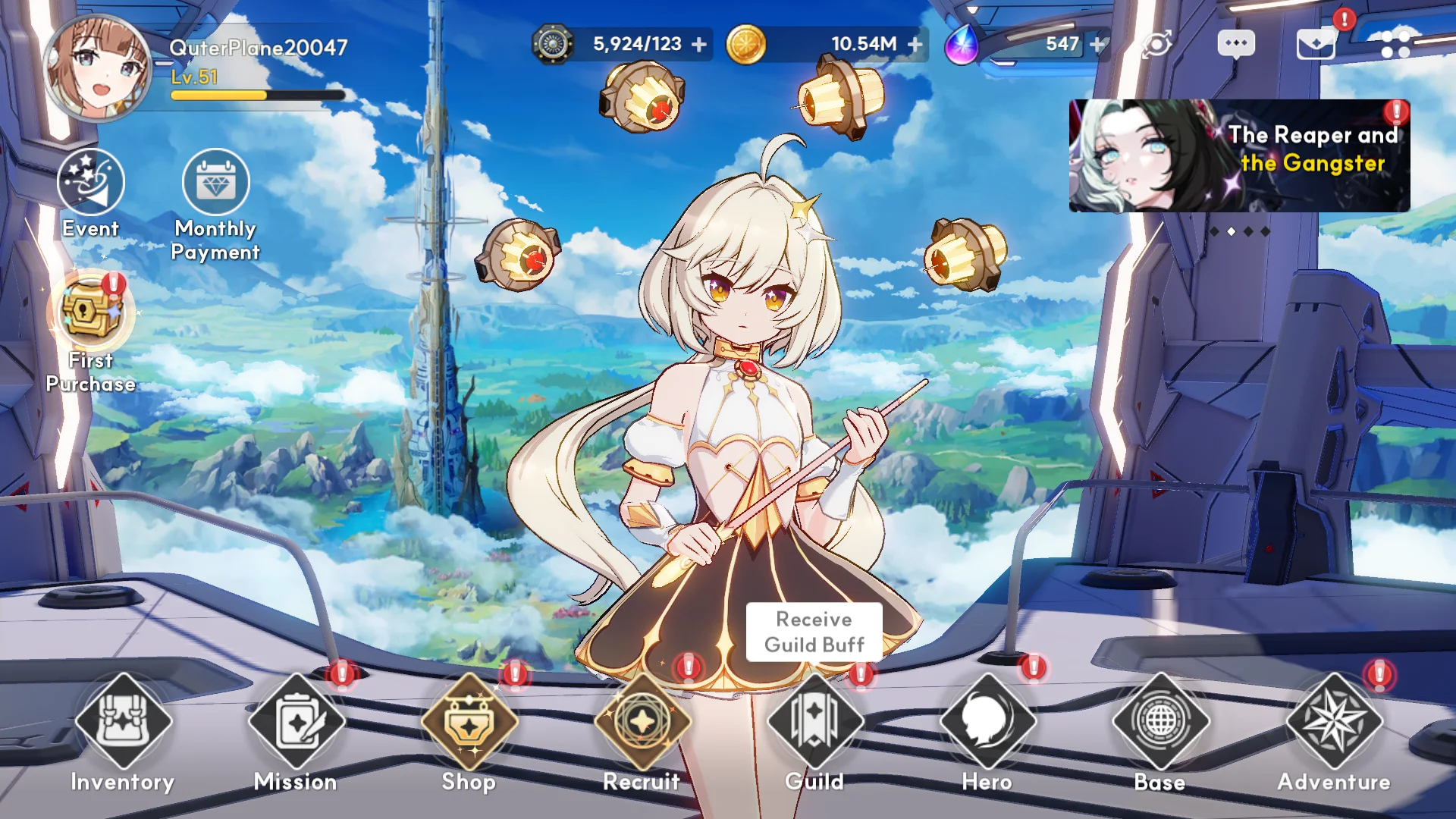
Task: Open the player profile portrait
Action: coord(97,67)
